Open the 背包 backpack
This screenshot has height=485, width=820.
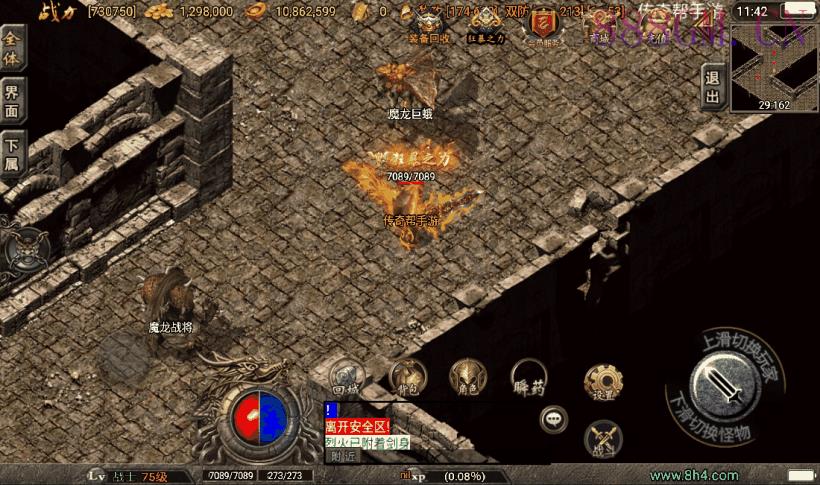(x=408, y=377)
